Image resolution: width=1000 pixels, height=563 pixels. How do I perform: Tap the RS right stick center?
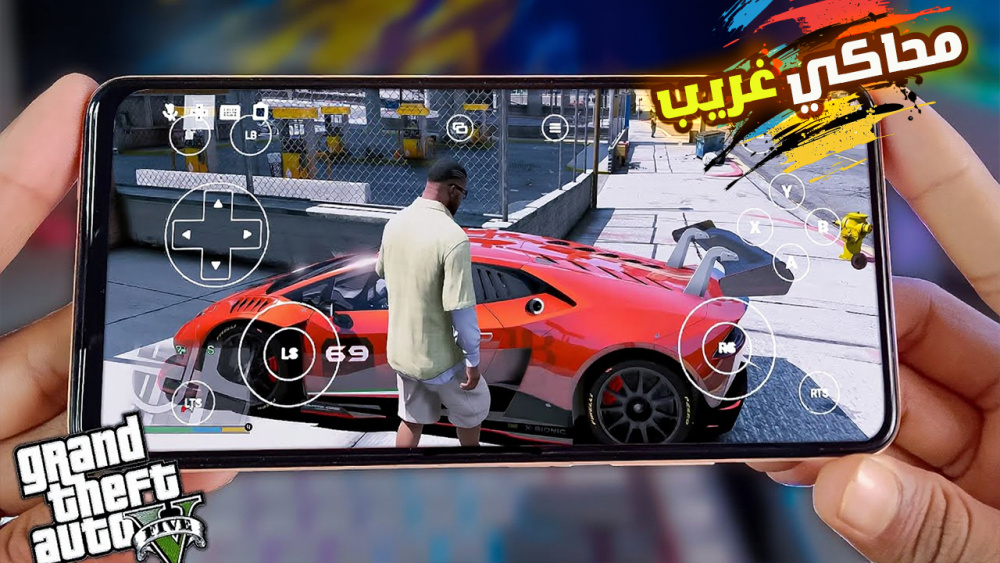[x=726, y=347]
